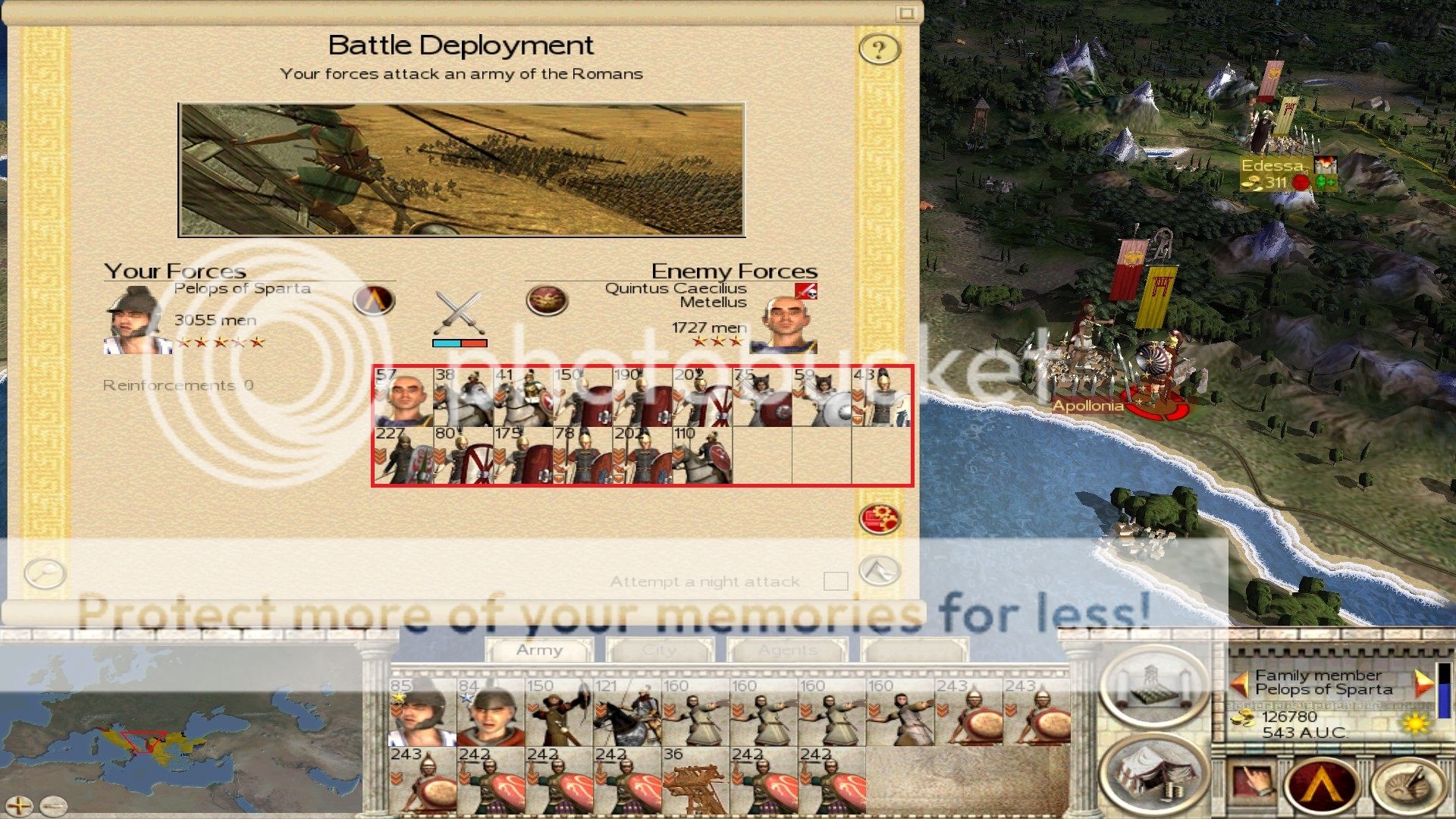Zoom in the minimap with the plus button

tap(19, 805)
